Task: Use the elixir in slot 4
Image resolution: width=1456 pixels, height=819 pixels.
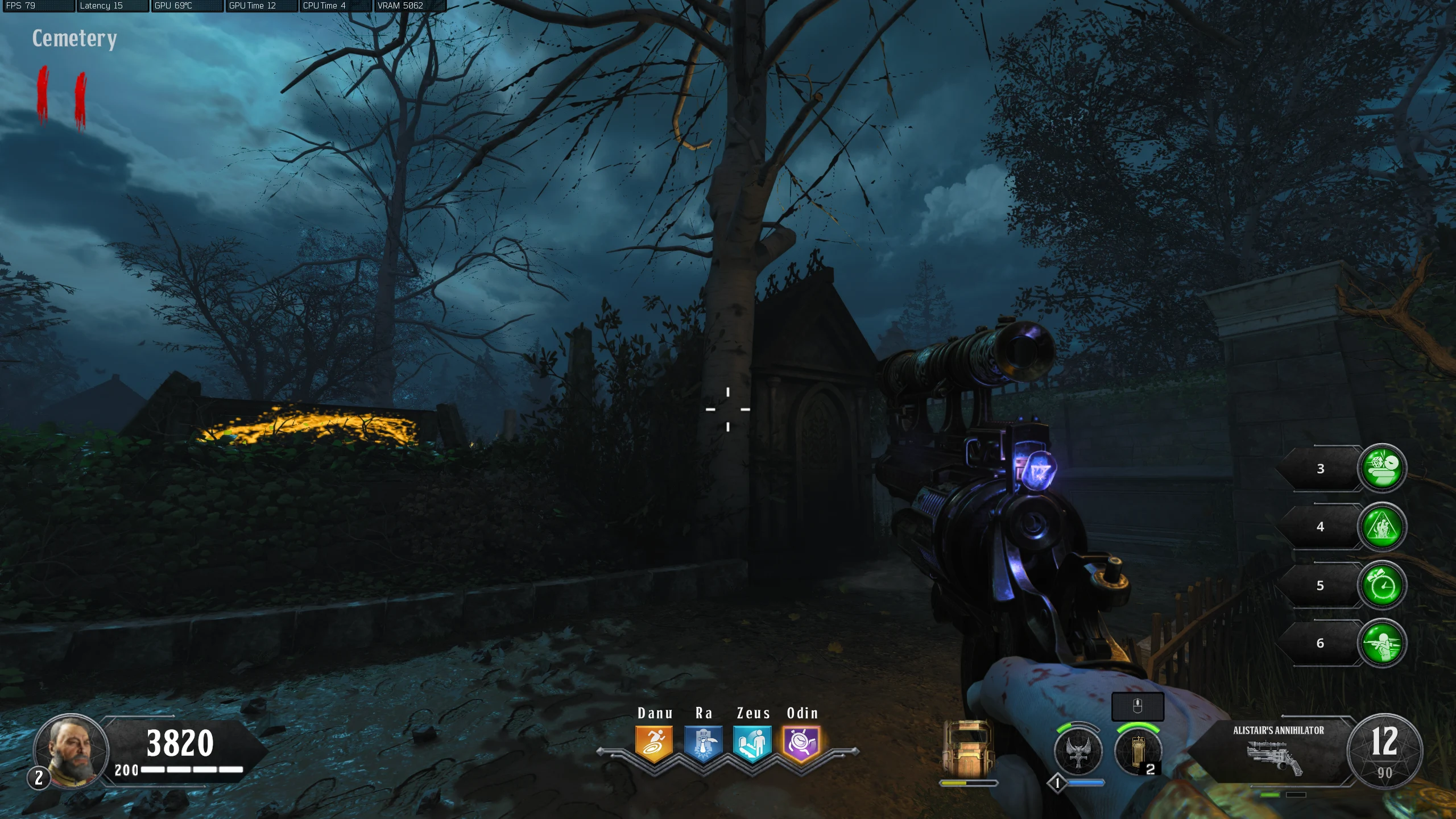Action: tap(1381, 527)
